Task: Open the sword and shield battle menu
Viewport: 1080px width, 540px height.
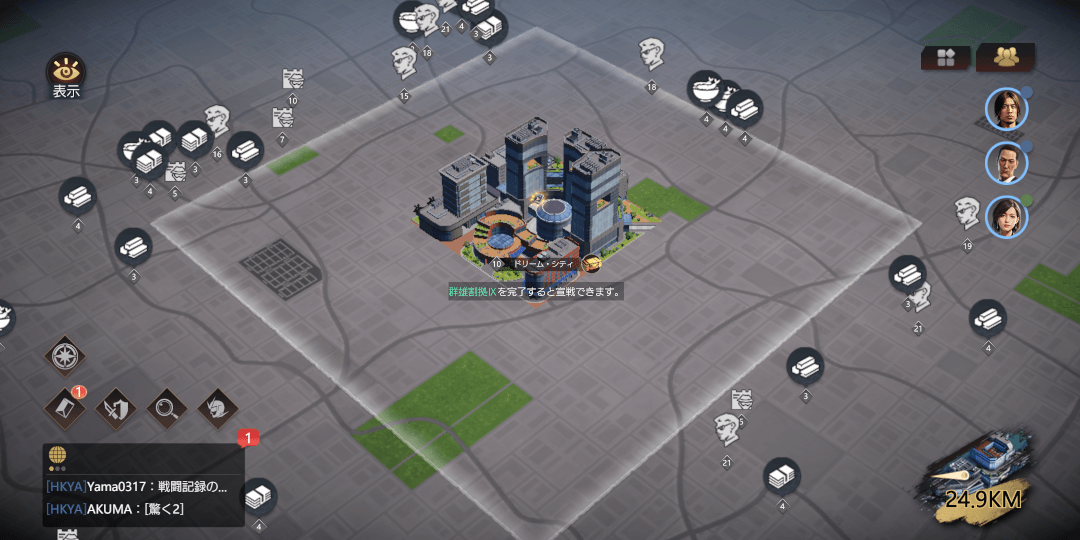Action: click(116, 407)
